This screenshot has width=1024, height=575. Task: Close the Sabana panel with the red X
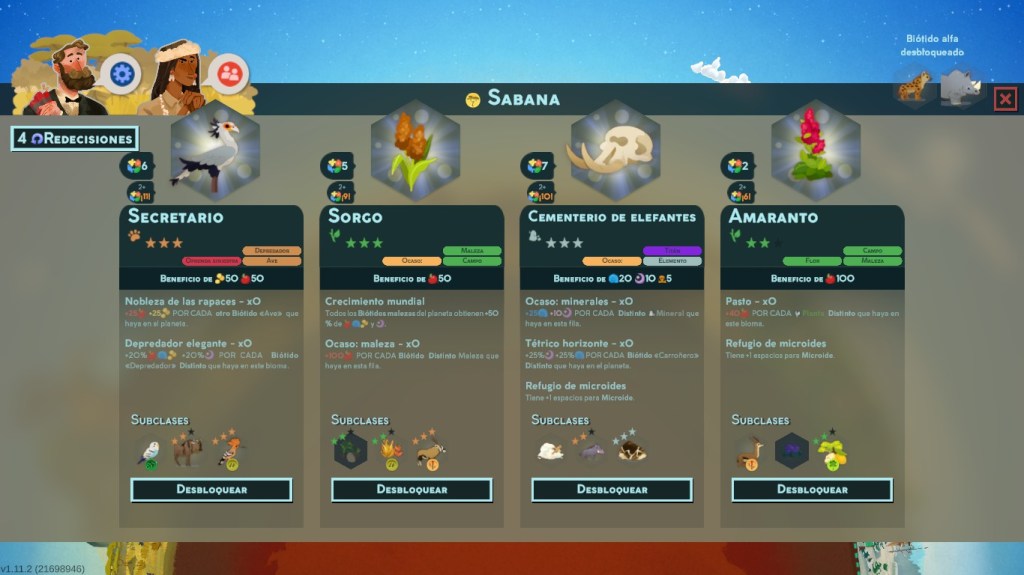pyautogui.click(x=1005, y=98)
